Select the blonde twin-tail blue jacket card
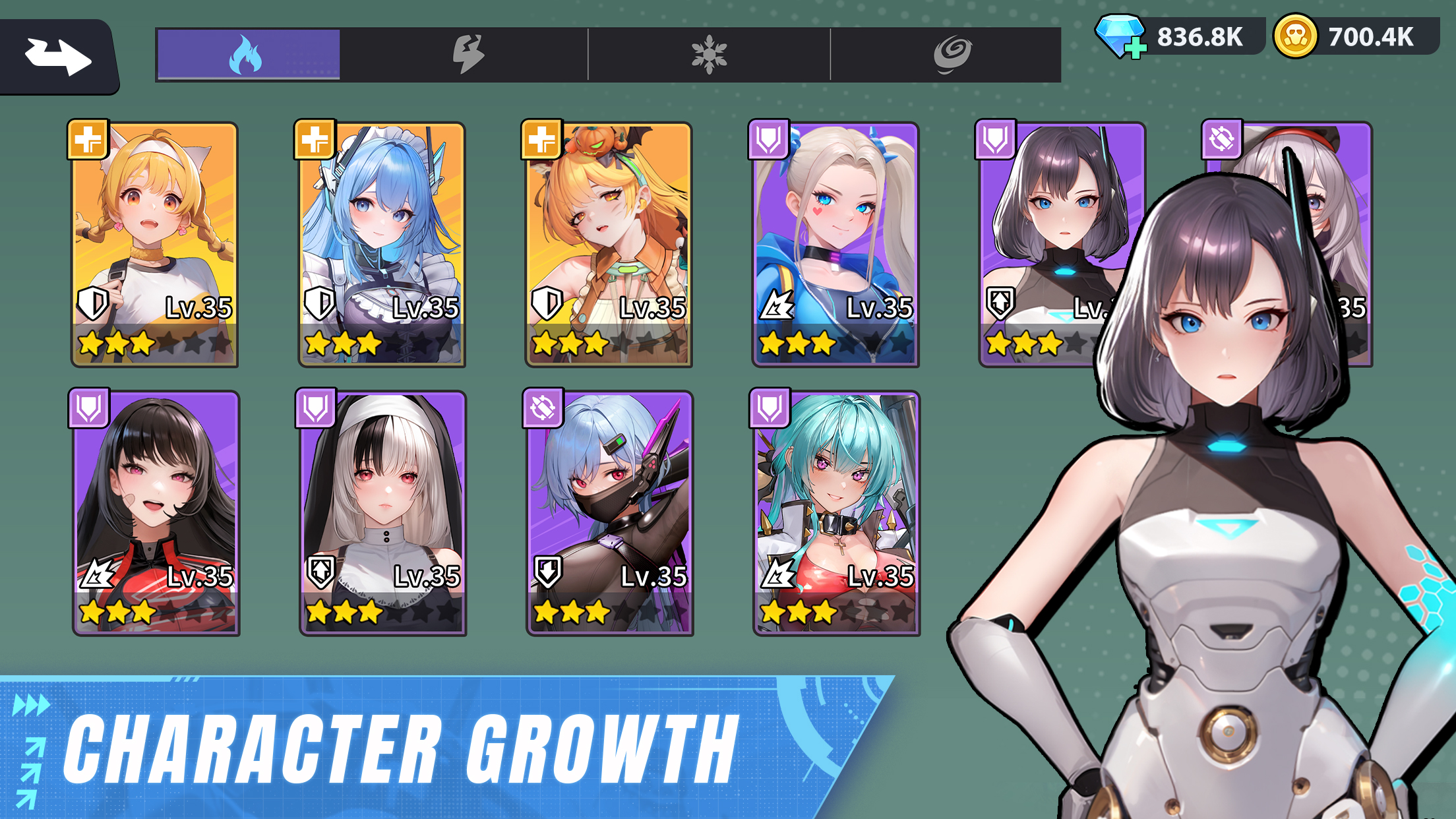The image size is (1456, 819). pyautogui.click(x=835, y=244)
